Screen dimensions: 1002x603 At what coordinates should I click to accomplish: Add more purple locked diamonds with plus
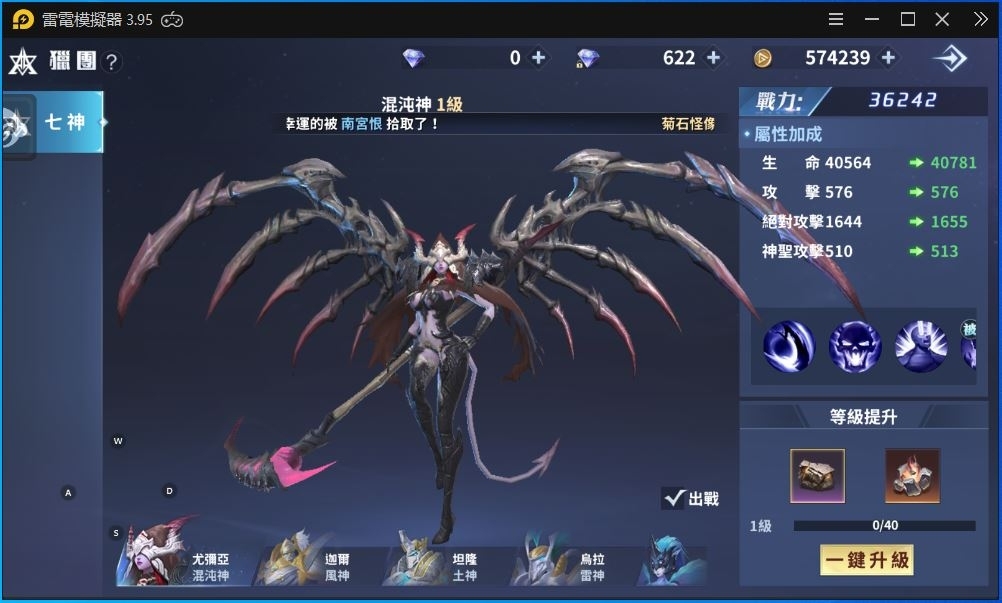pos(714,58)
